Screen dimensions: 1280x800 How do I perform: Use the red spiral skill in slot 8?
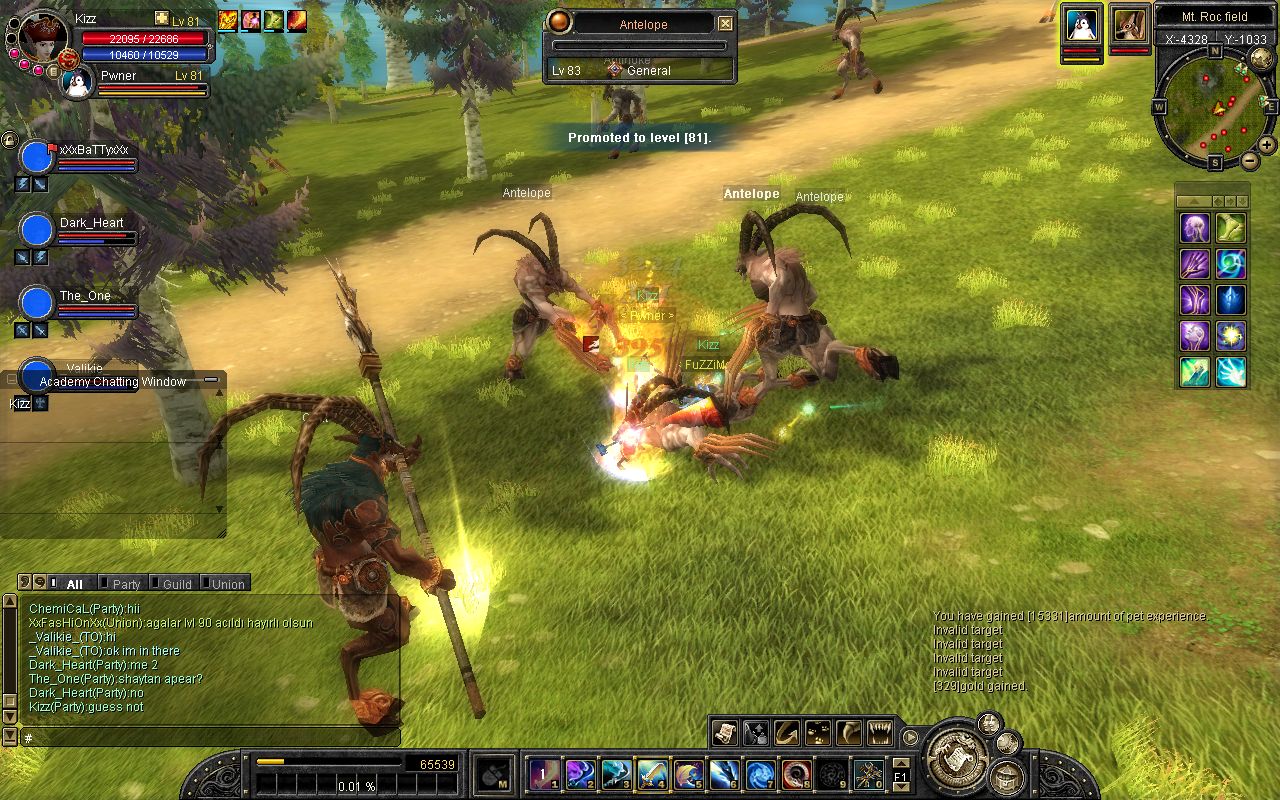[x=797, y=774]
